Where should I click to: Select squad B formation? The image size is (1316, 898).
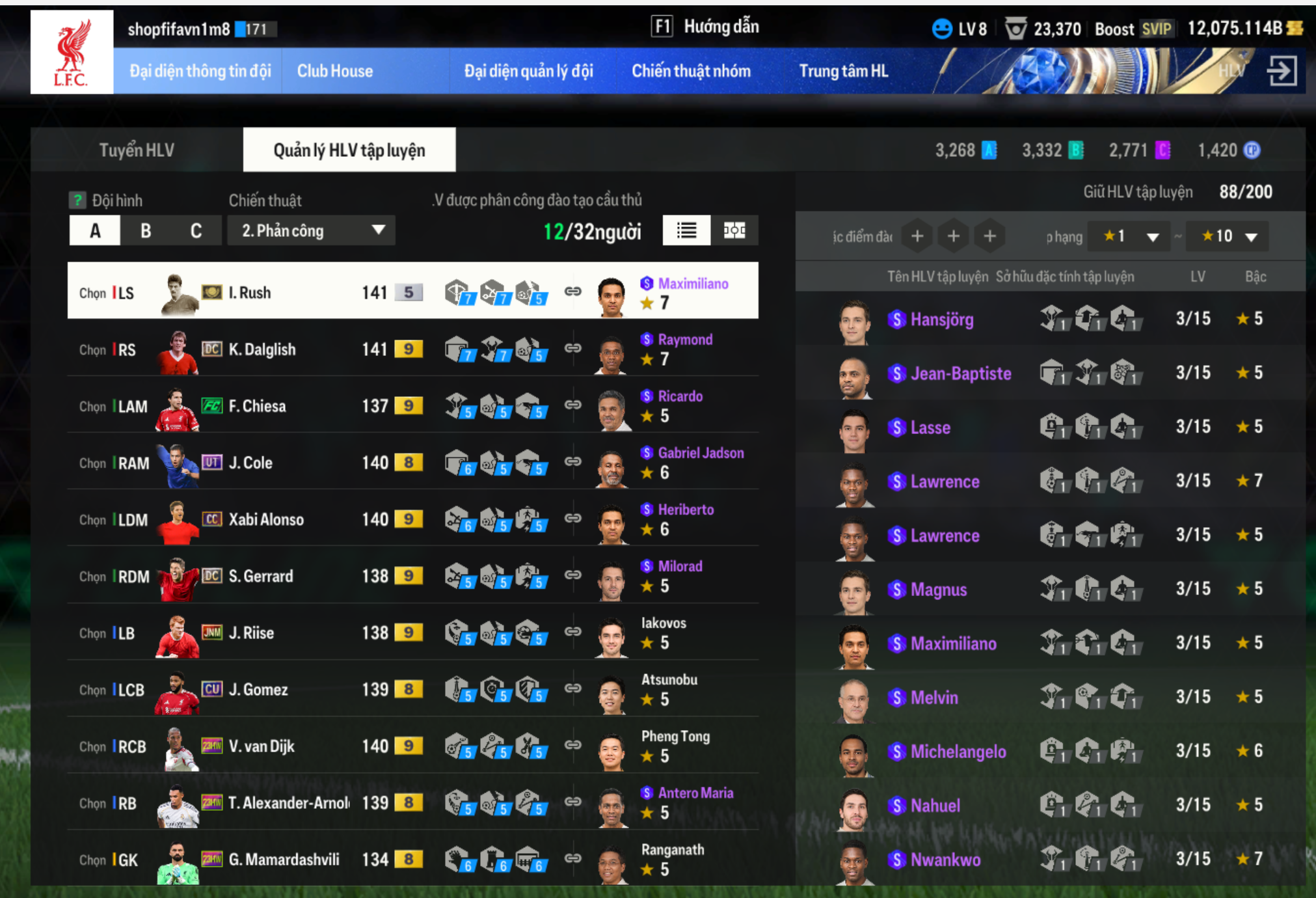[146, 231]
